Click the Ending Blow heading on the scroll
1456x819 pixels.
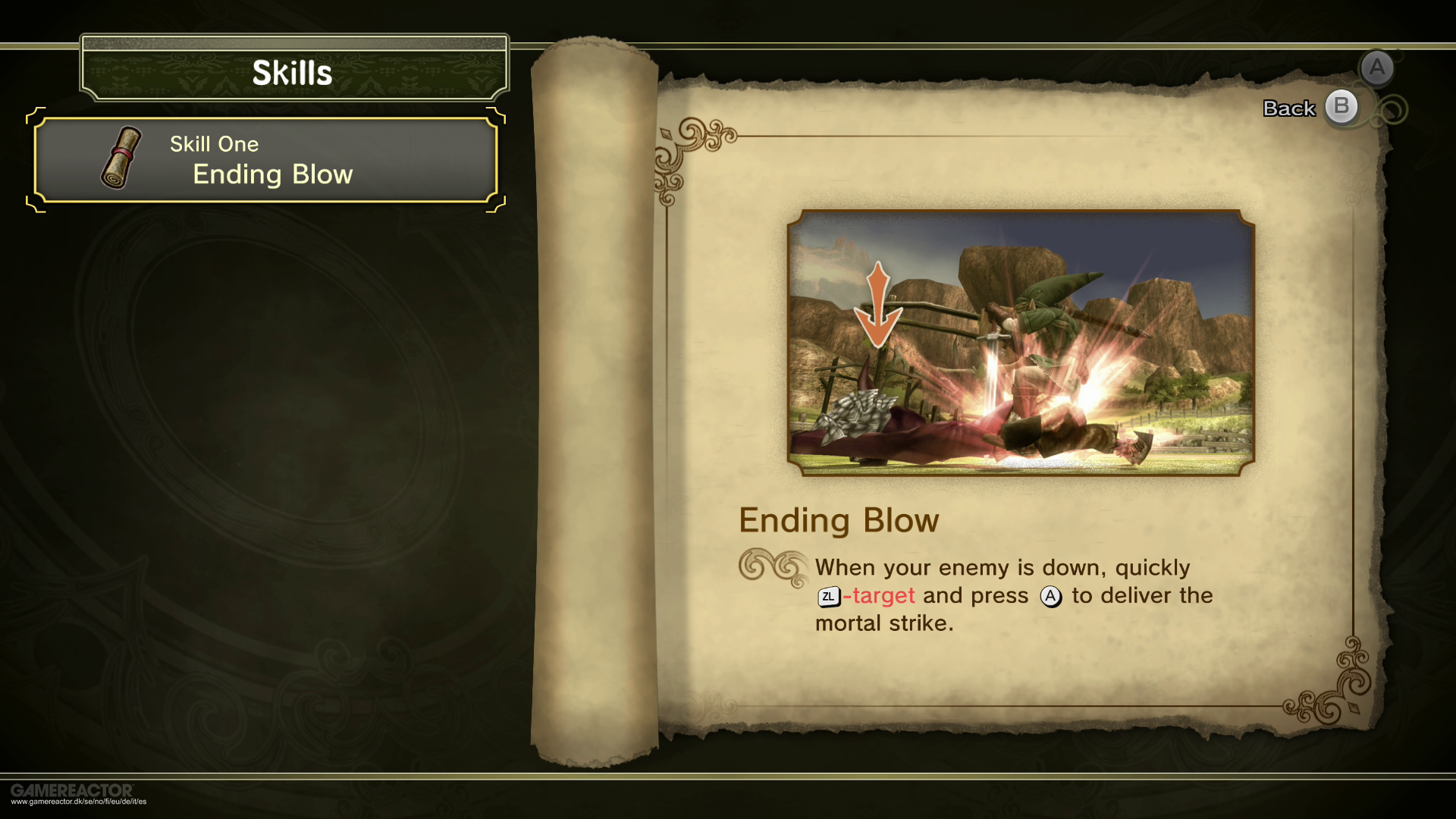tap(839, 521)
